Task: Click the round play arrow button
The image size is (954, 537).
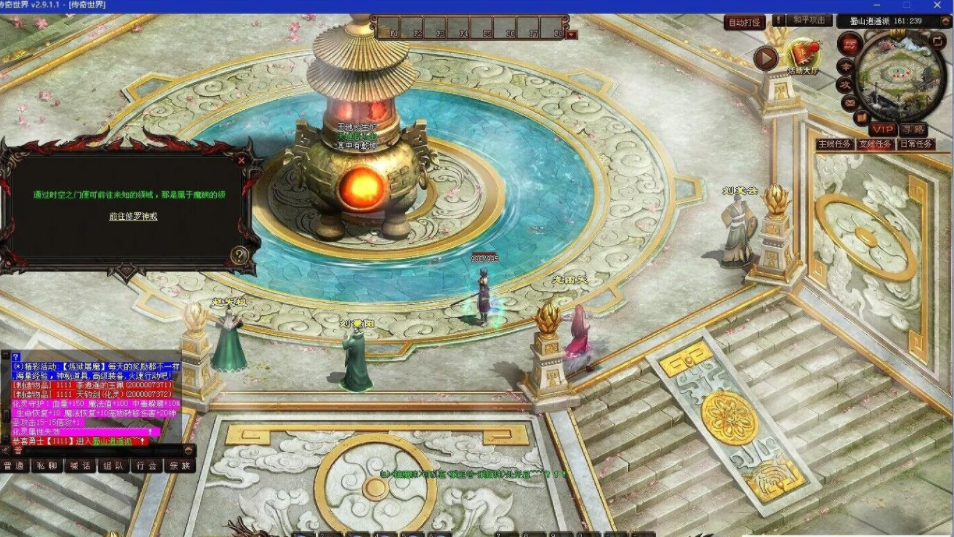Action: click(766, 58)
